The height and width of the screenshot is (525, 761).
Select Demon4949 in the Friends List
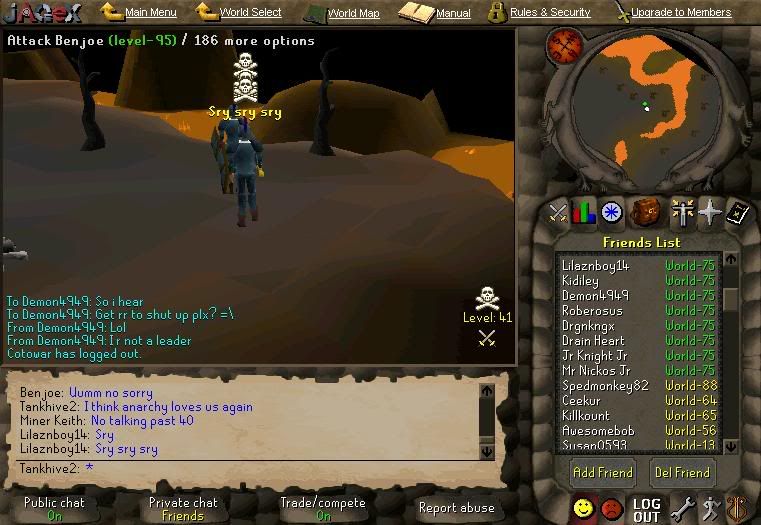coord(595,296)
